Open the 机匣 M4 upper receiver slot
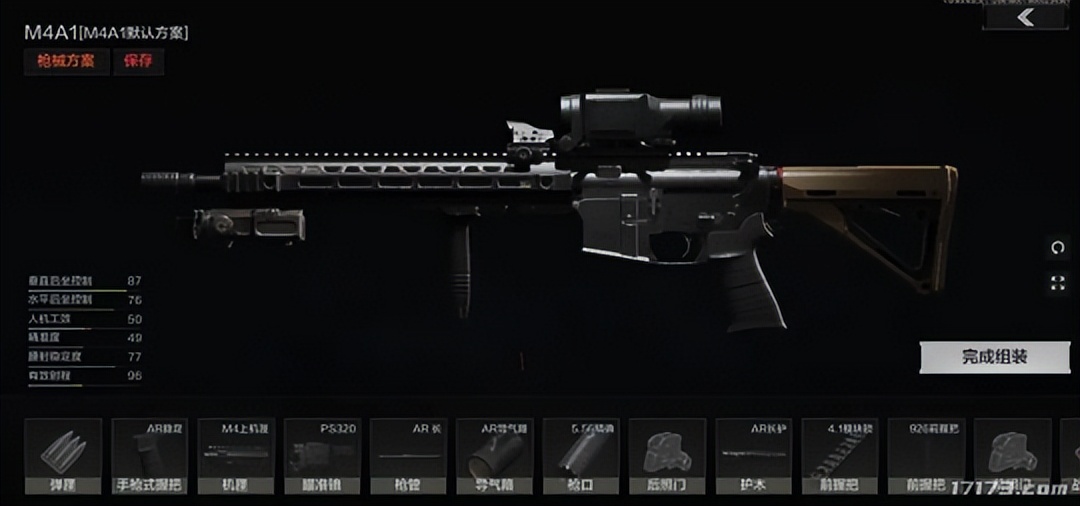The height and width of the screenshot is (506, 1080). pos(235,457)
